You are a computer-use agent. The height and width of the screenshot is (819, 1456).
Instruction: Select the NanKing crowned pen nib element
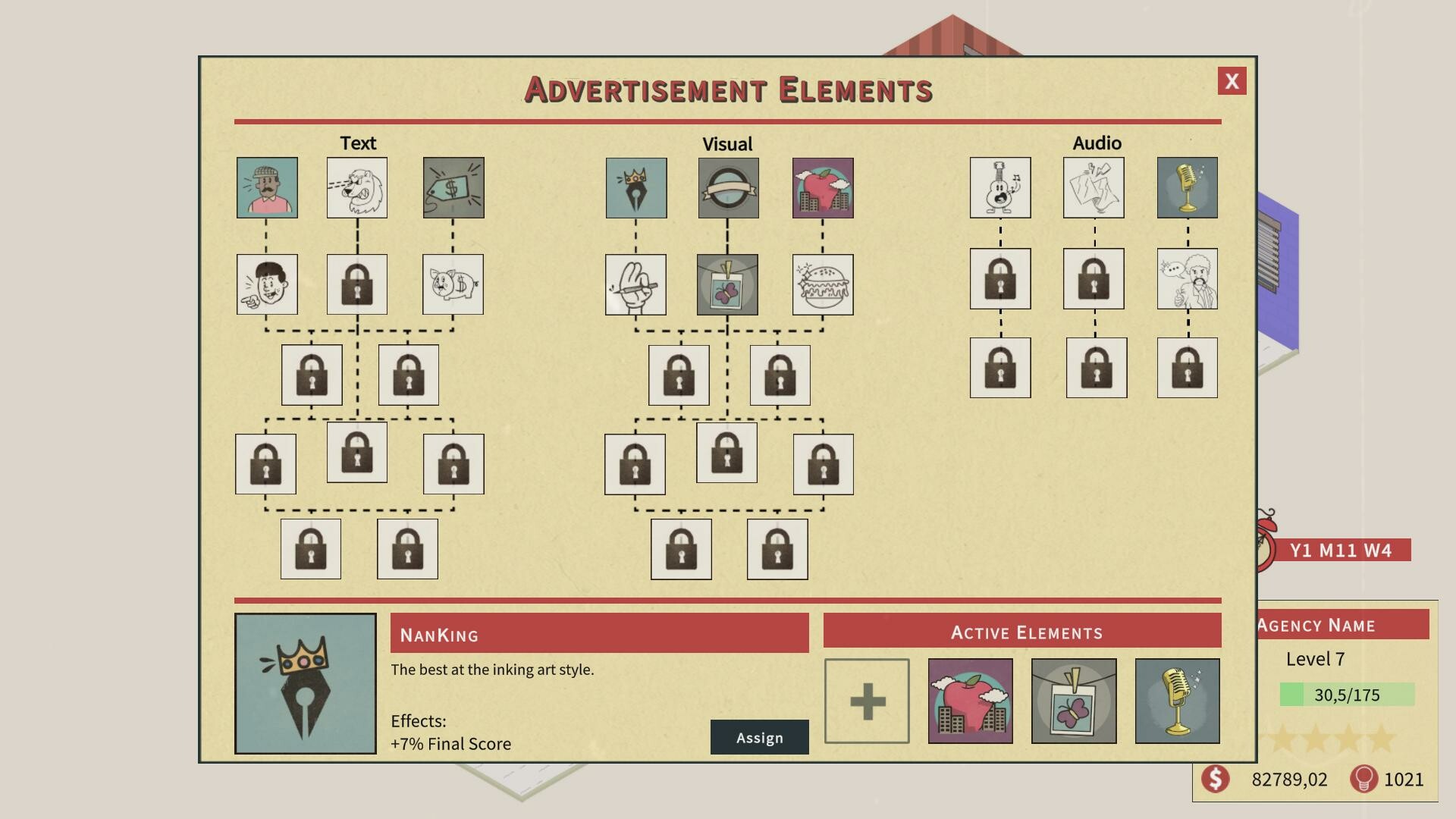(x=636, y=187)
